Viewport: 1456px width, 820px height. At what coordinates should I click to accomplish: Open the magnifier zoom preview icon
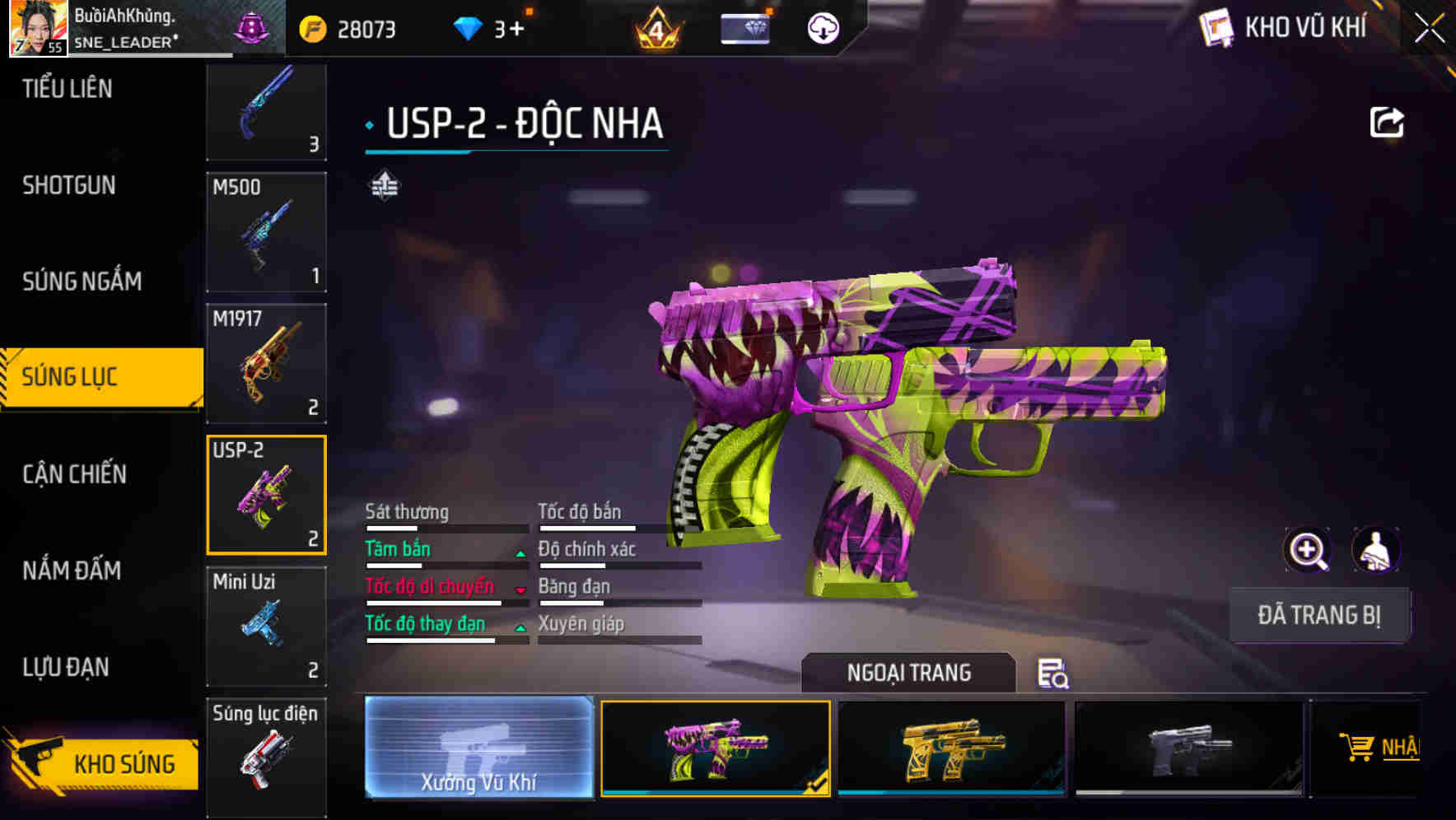pyautogui.click(x=1305, y=550)
